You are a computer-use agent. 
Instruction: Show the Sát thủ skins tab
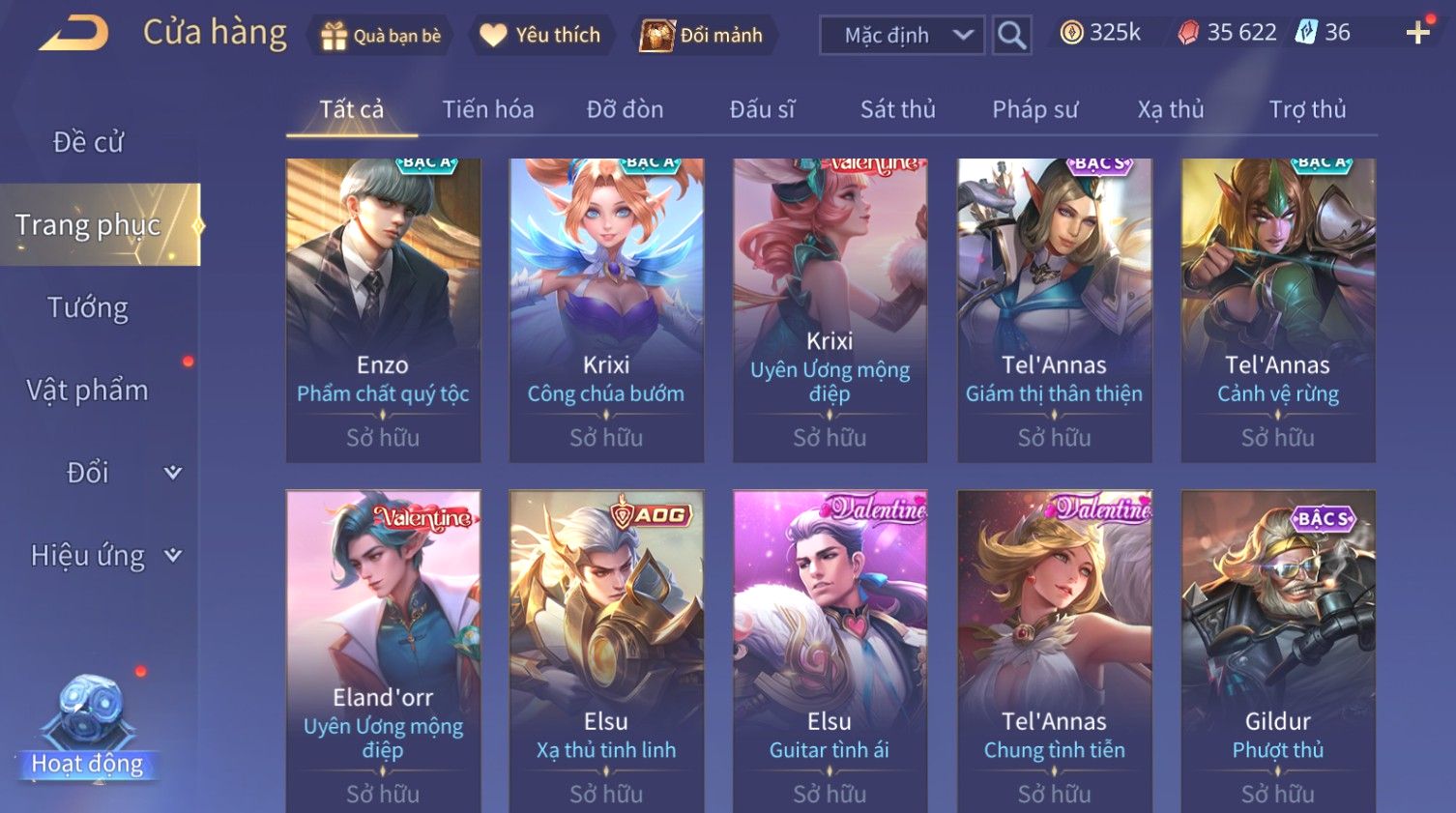coord(897,109)
